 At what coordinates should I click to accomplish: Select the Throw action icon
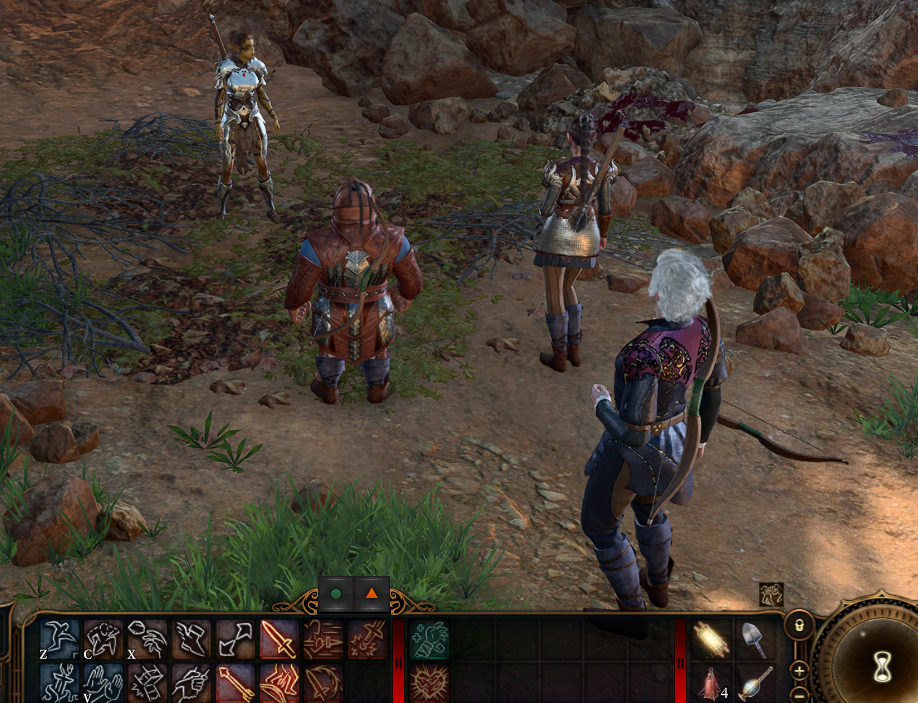[147, 639]
